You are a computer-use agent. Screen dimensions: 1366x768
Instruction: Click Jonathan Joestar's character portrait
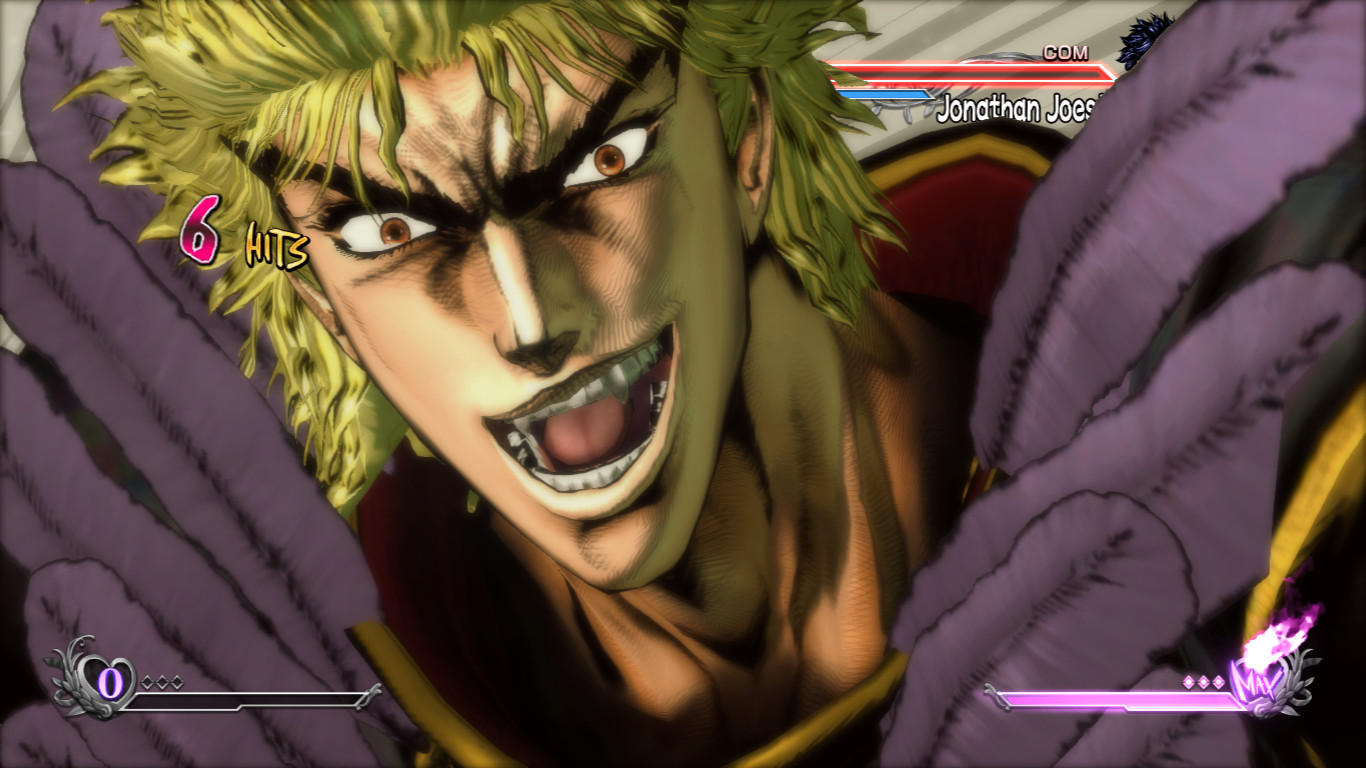coord(1140,40)
